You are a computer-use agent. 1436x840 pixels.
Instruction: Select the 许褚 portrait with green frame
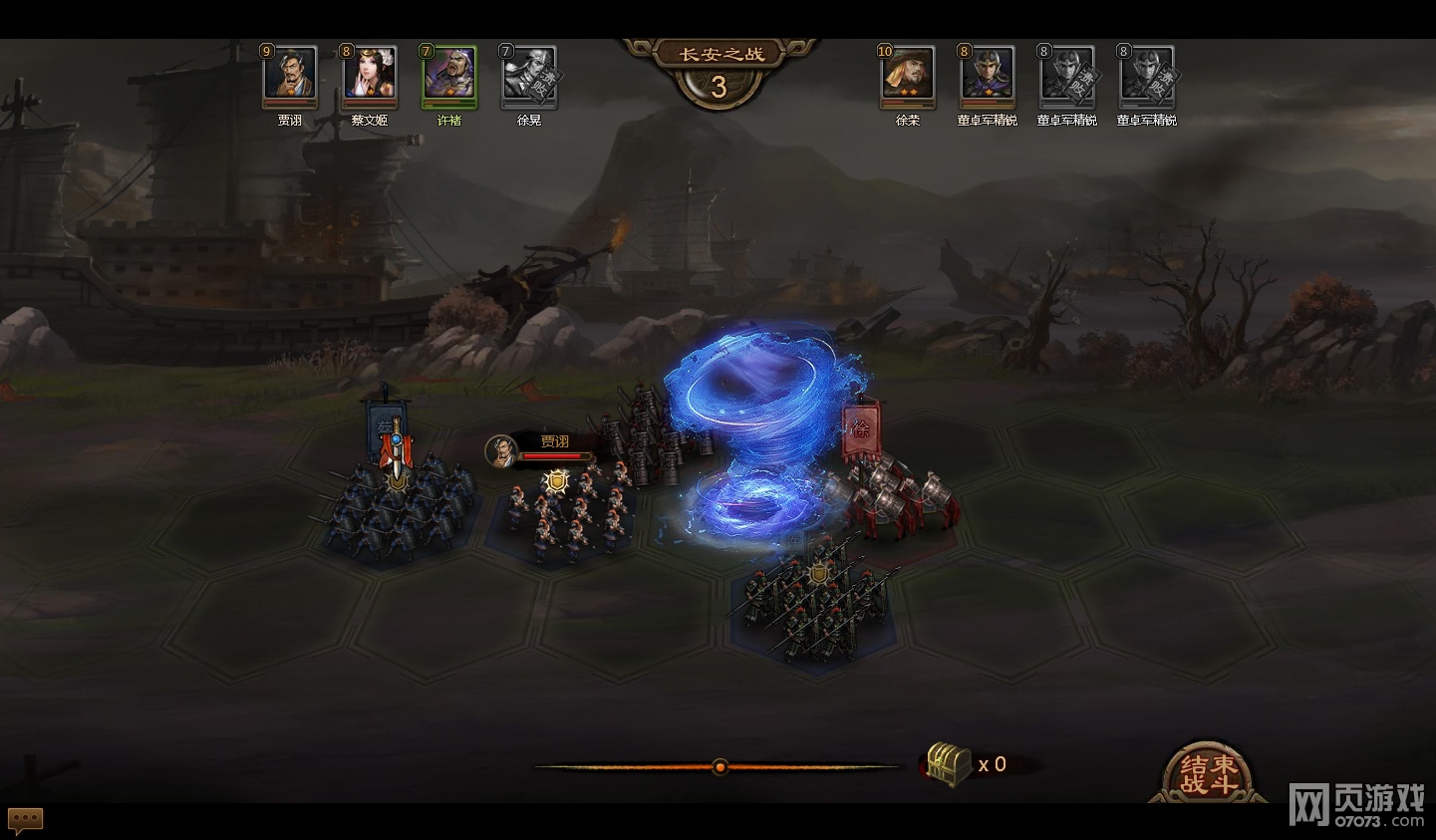coord(449,75)
